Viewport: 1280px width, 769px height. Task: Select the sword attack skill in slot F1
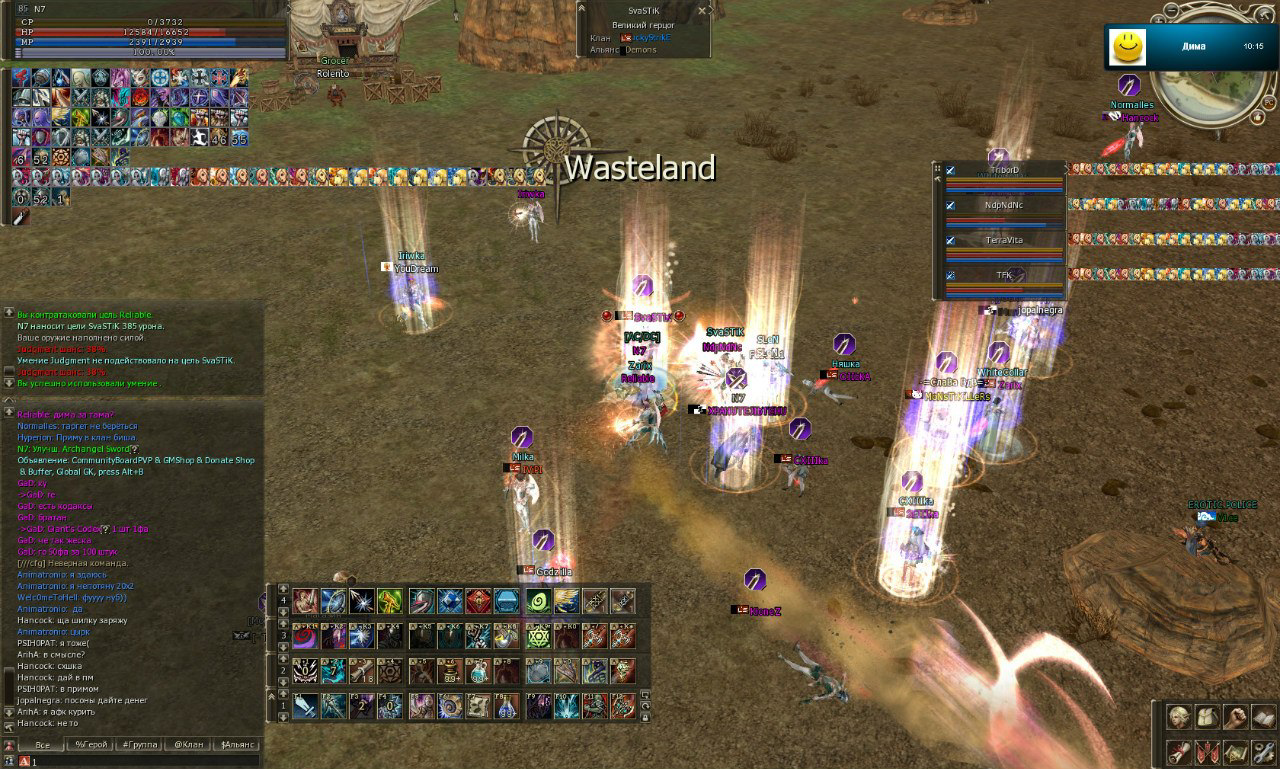[x=304, y=705]
